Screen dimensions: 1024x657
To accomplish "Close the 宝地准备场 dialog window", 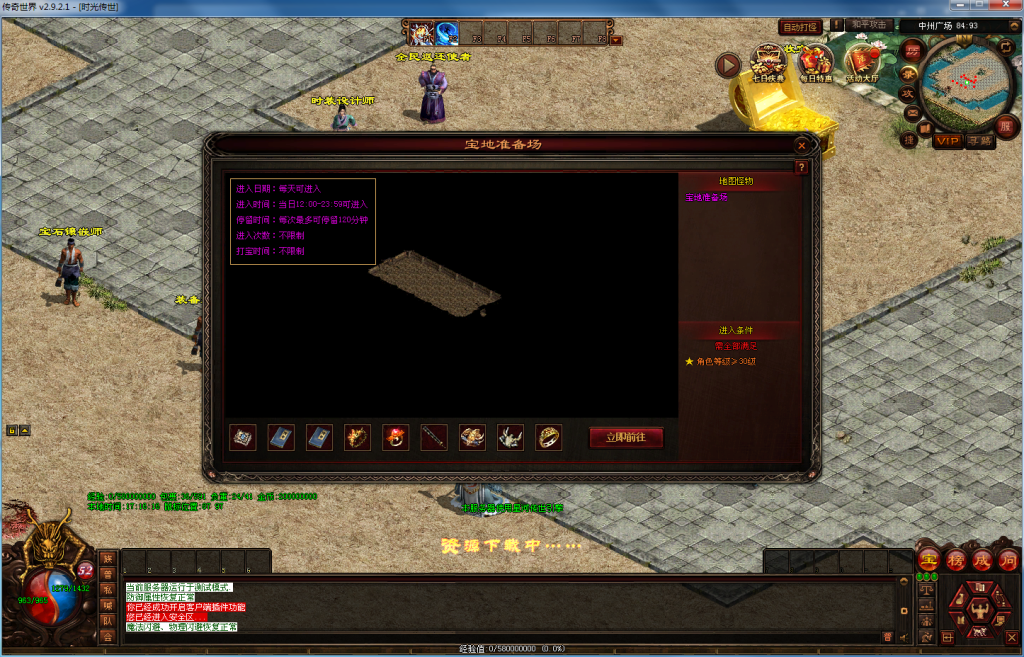I will pos(801,145).
